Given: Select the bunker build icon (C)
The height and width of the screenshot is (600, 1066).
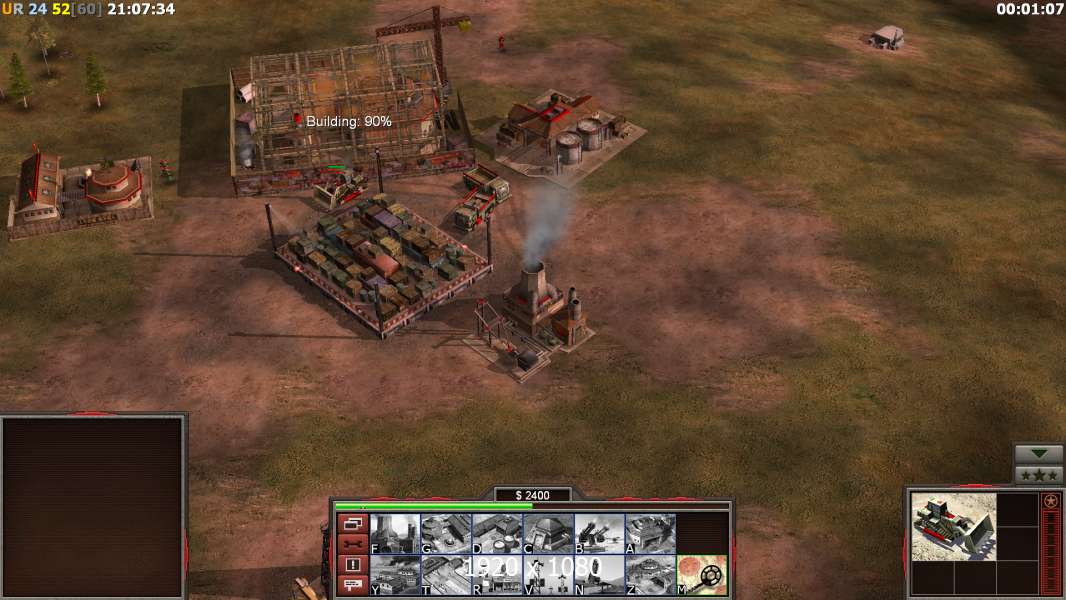Looking at the screenshot, I should point(548,534).
